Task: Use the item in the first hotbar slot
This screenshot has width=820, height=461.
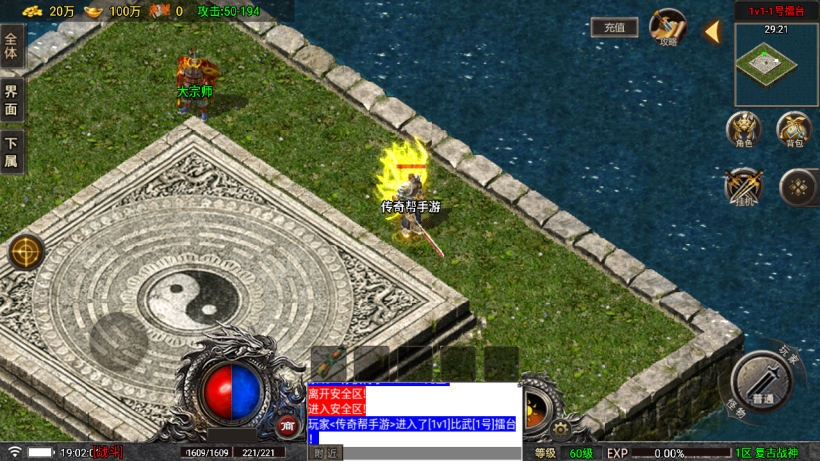Action: (x=332, y=364)
